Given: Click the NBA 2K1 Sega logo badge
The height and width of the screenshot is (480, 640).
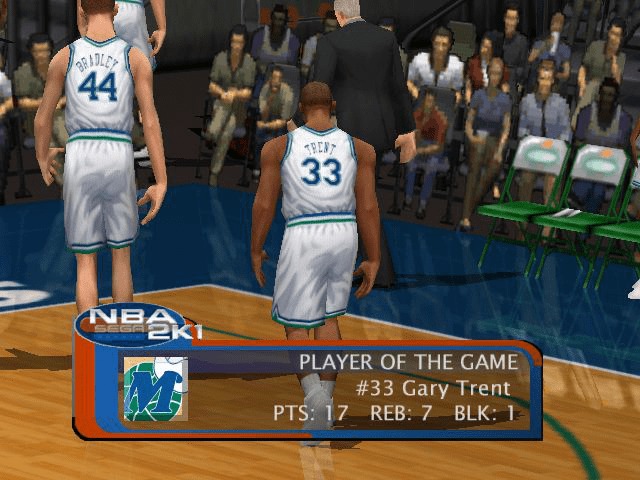Looking at the screenshot, I should 137,324.
